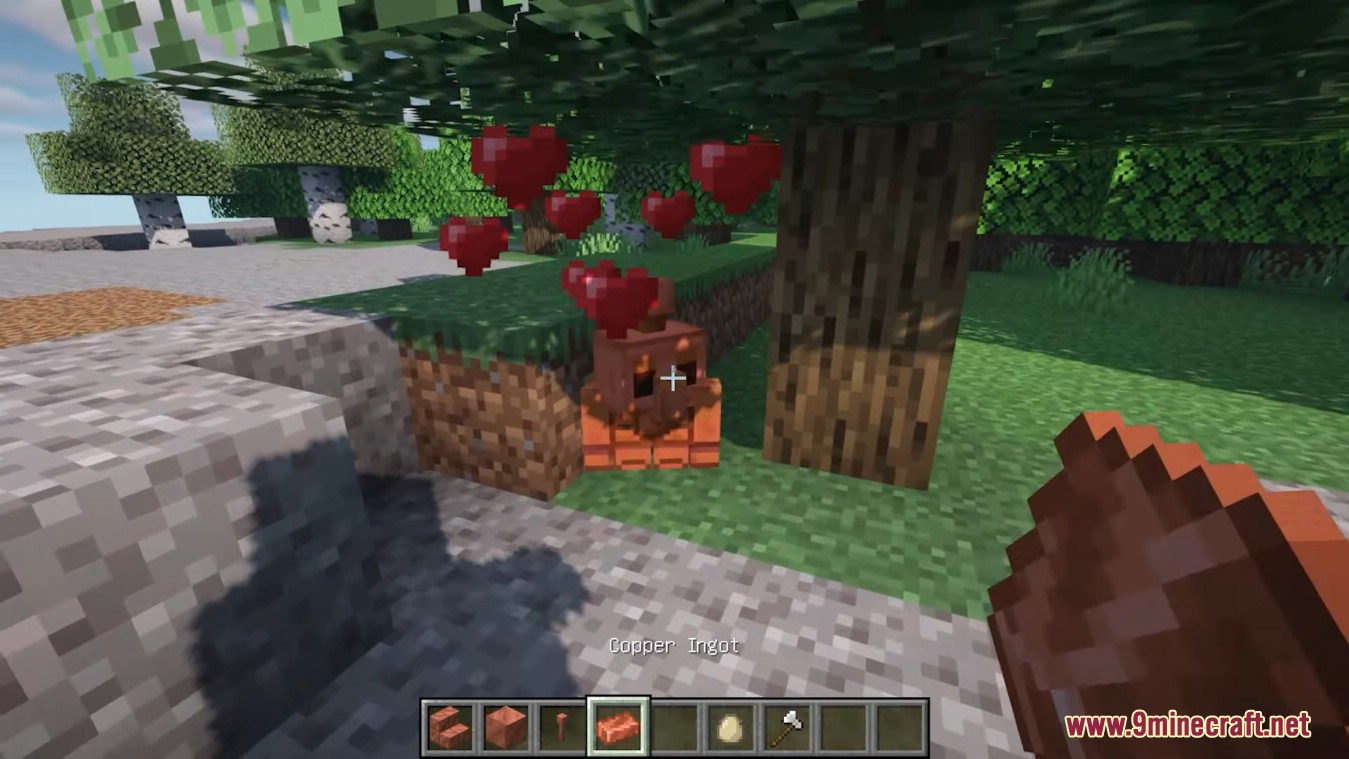Image resolution: width=1349 pixels, height=759 pixels.
Task: Select the copper stairs in the hotbar
Action: coord(448,730)
